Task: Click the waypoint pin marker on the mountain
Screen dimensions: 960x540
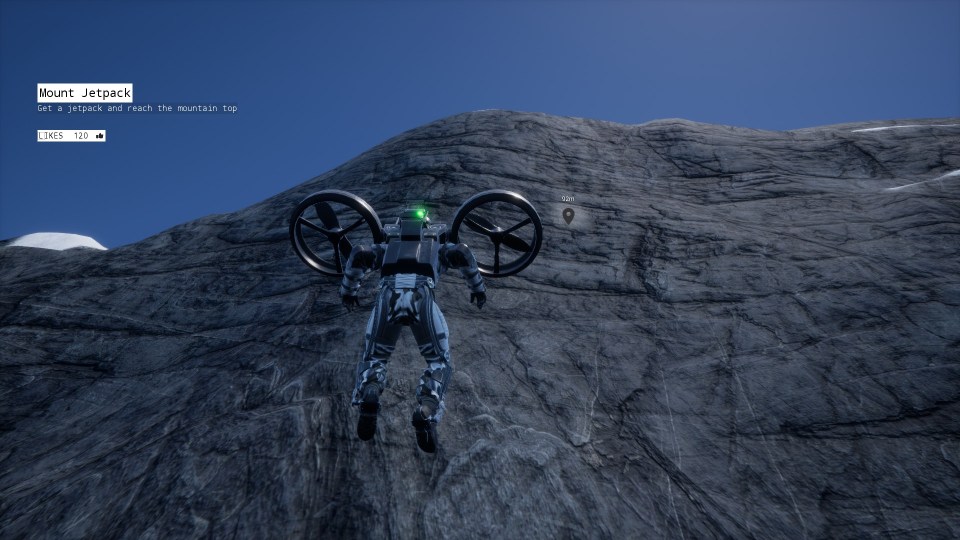Action: click(568, 215)
